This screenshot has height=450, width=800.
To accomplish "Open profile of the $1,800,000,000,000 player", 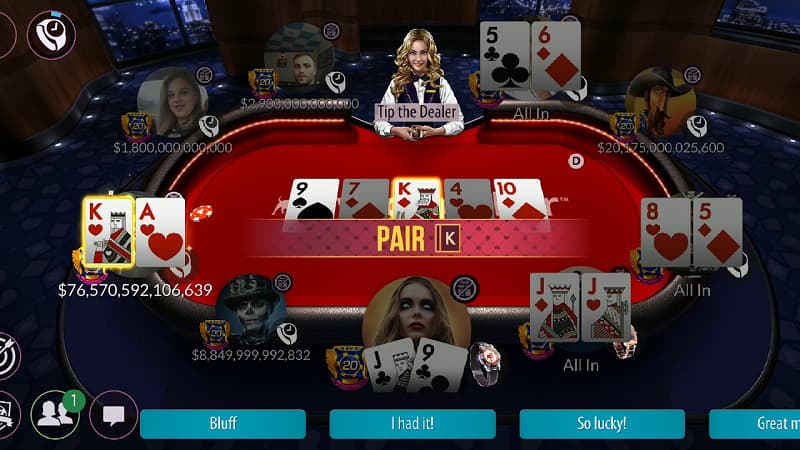I will coord(172,103).
